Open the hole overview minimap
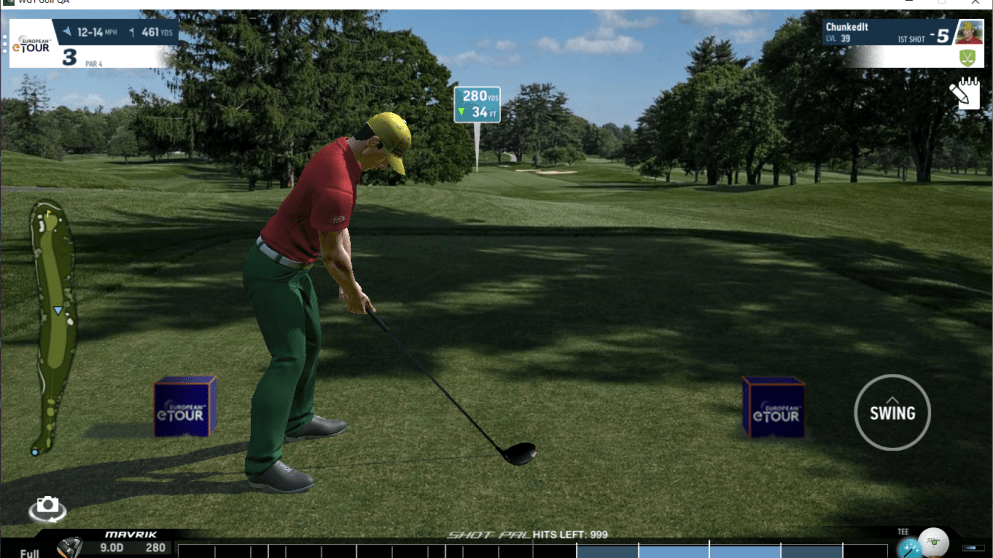The width and height of the screenshot is (993, 558). 50,327
